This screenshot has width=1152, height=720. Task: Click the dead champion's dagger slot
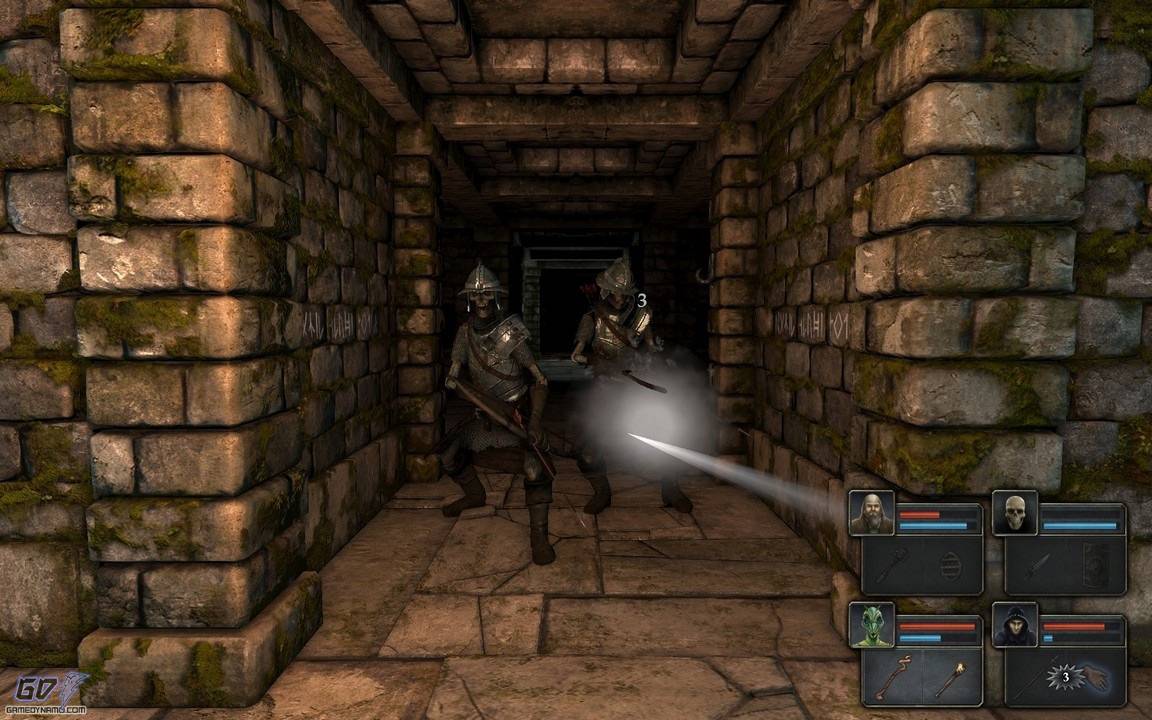pyautogui.click(x=1035, y=565)
